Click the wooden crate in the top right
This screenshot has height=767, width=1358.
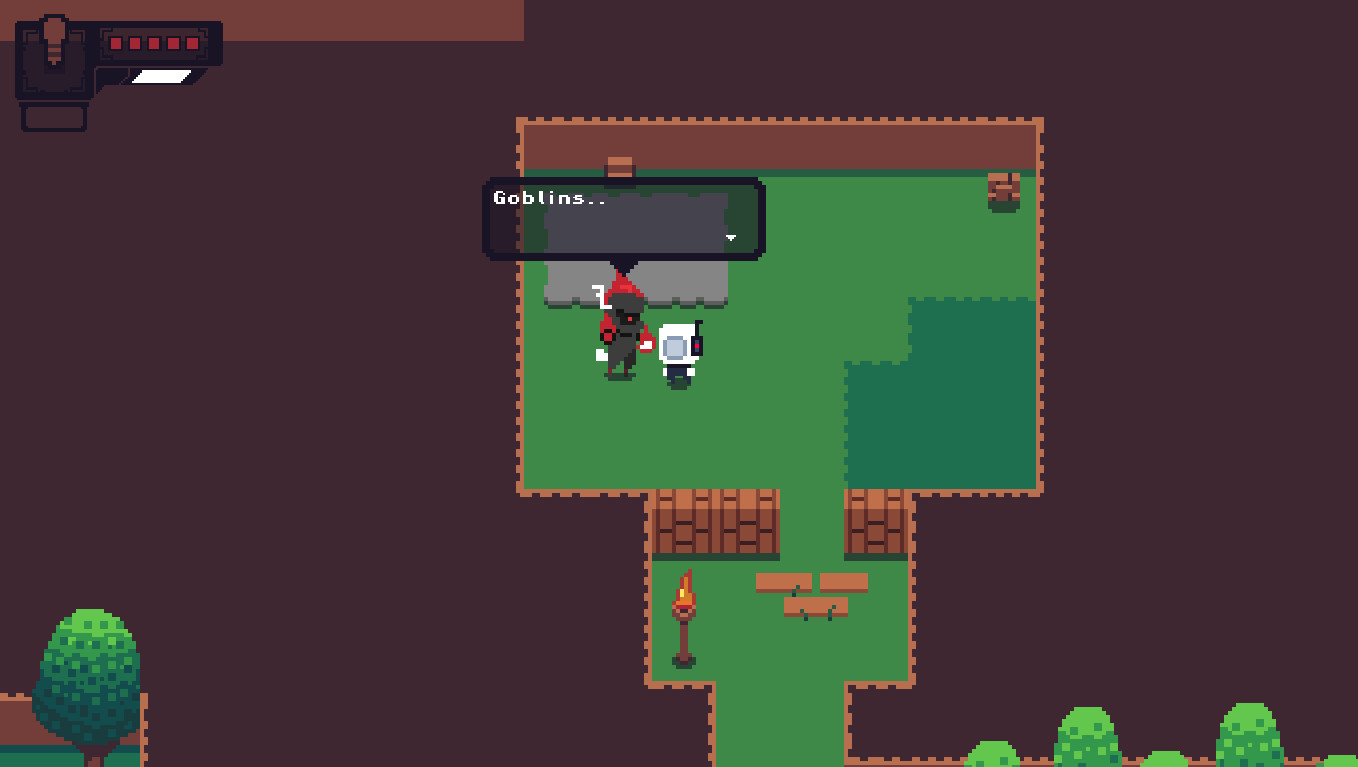tap(1004, 186)
